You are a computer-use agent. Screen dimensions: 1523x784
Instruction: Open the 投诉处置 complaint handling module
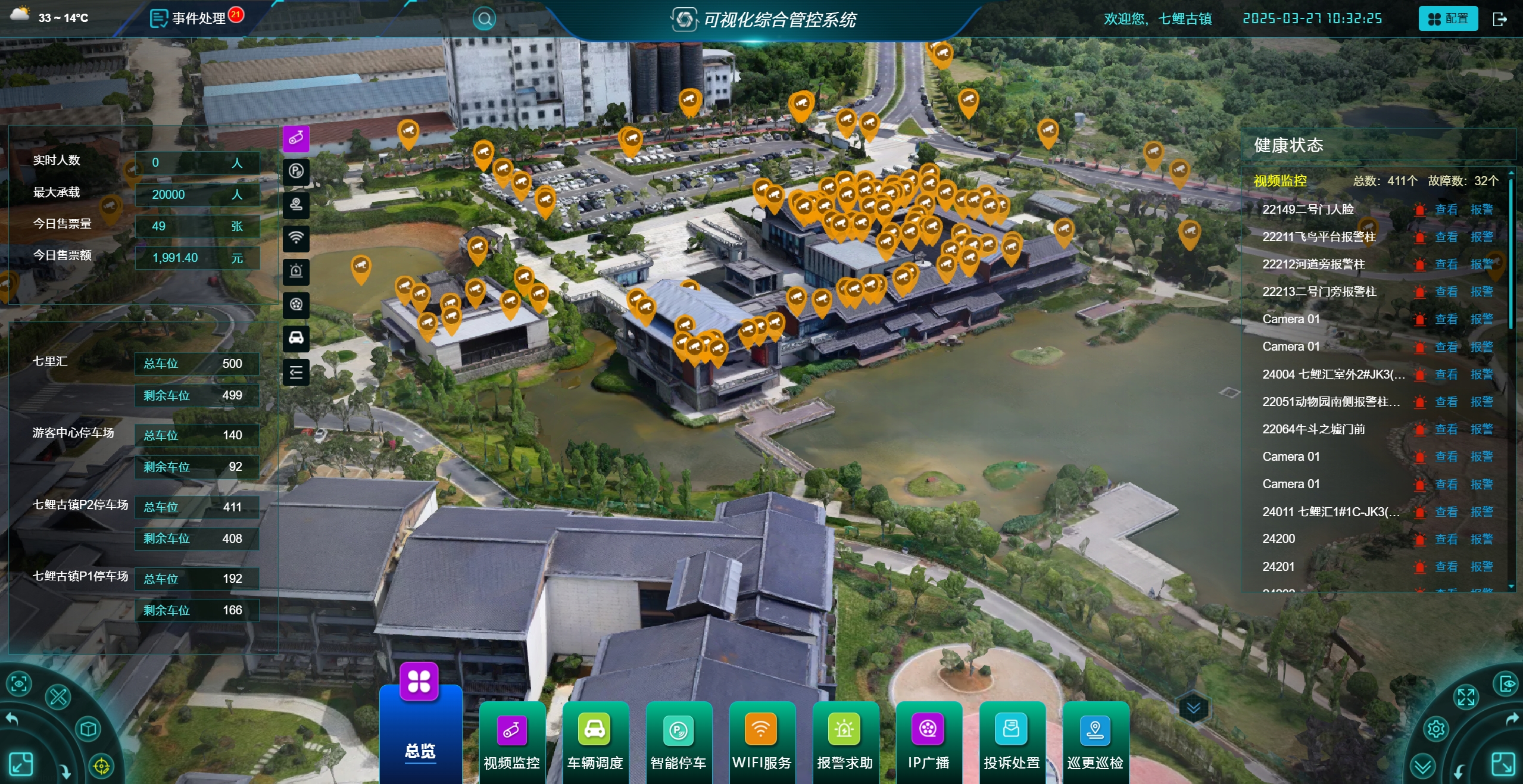[x=1012, y=742]
